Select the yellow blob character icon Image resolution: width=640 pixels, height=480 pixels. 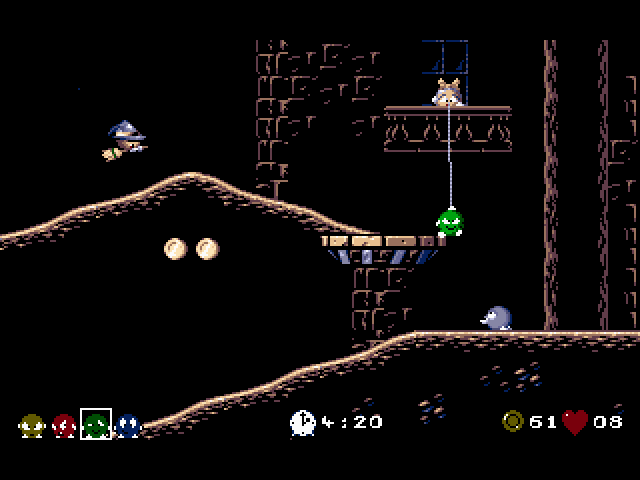(30, 425)
